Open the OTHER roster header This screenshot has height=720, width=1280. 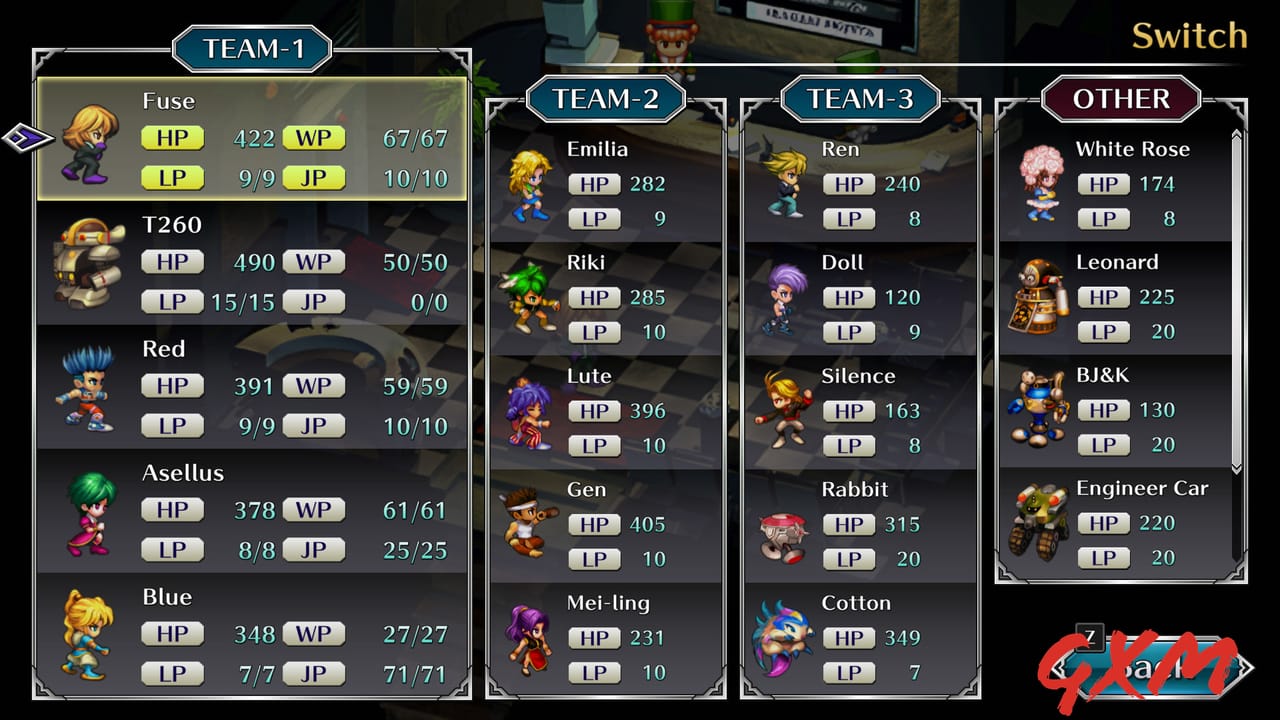pyautogui.click(x=1122, y=99)
